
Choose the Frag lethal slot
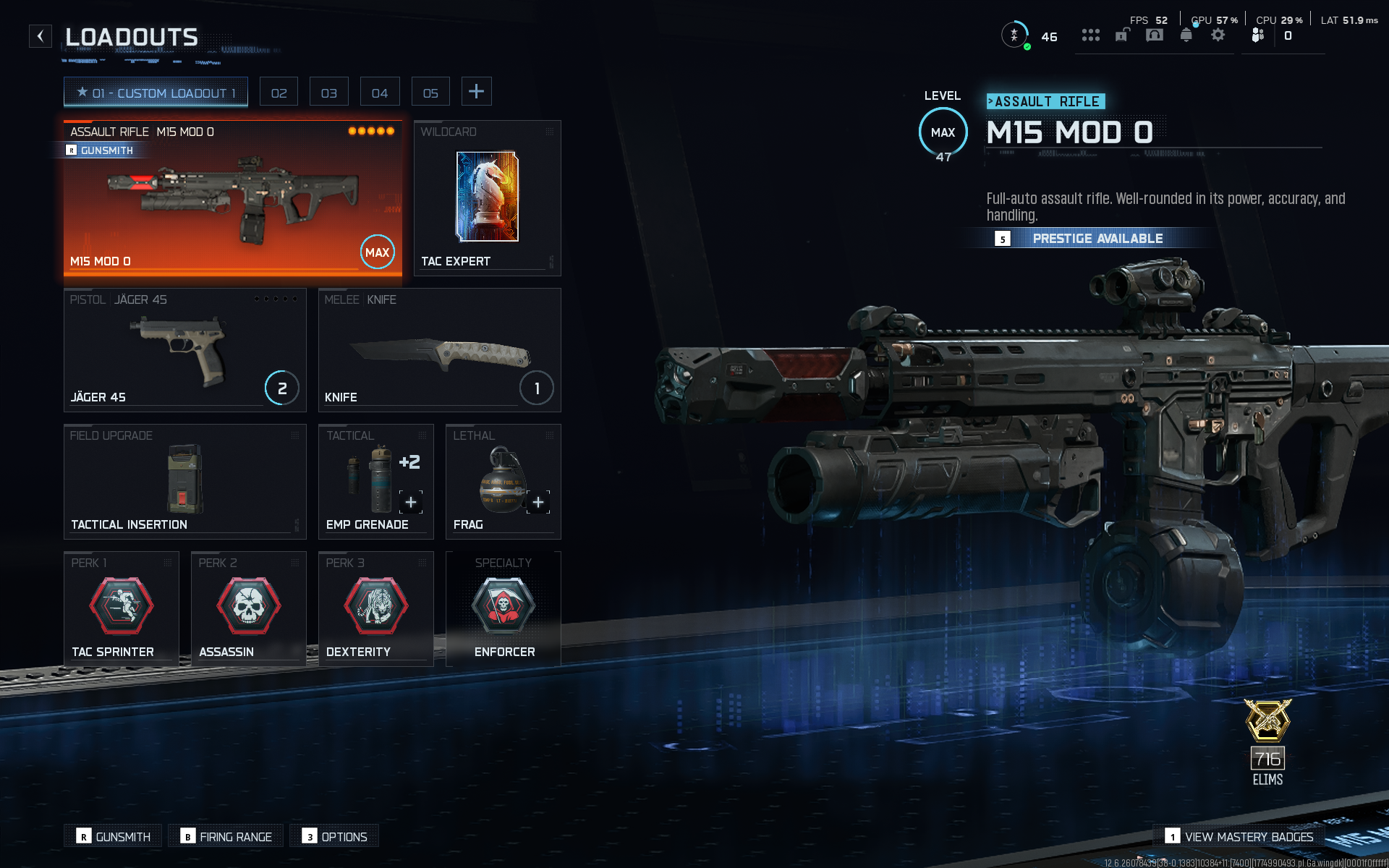[x=503, y=482]
